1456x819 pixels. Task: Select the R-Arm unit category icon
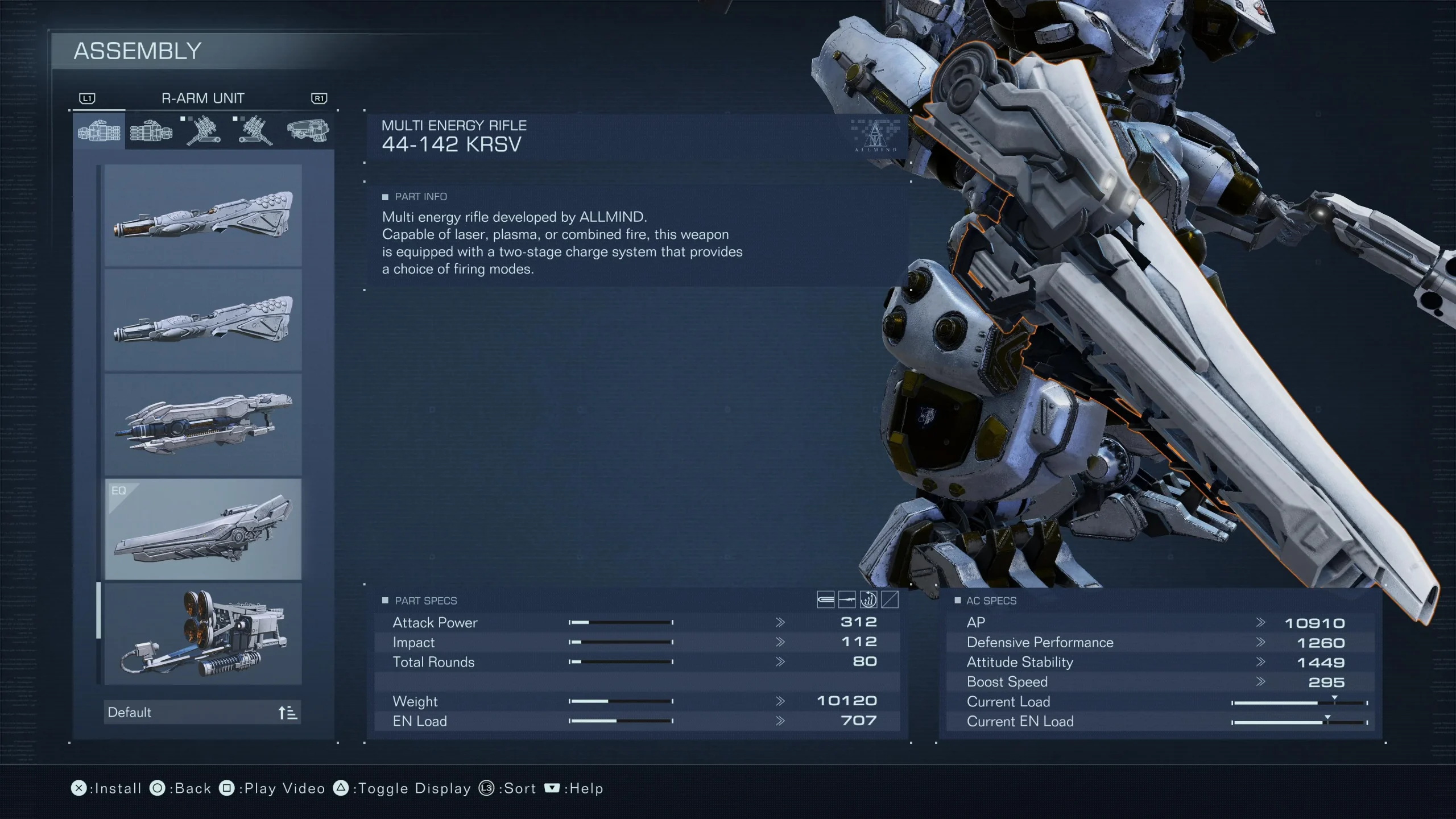[x=98, y=131]
